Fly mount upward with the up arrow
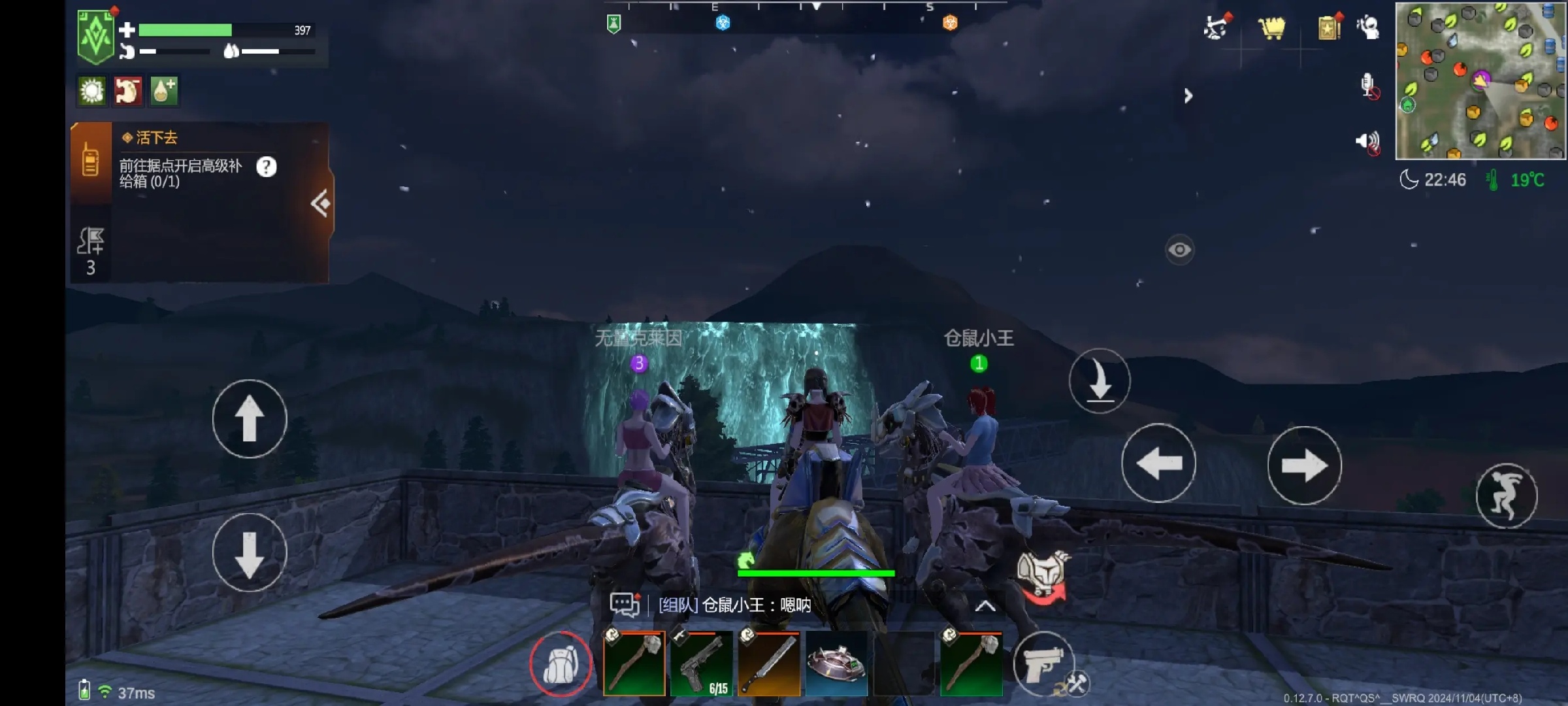This screenshot has width=1568, height=706. point(250,419)
